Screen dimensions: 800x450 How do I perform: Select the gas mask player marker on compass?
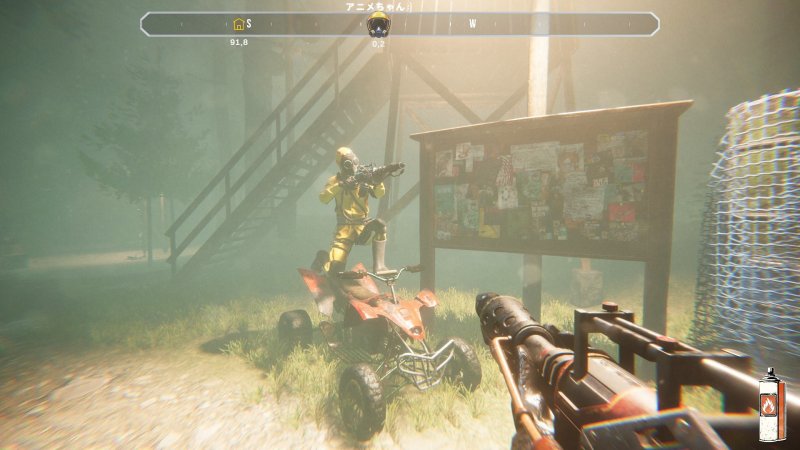(x=378, y=24)
